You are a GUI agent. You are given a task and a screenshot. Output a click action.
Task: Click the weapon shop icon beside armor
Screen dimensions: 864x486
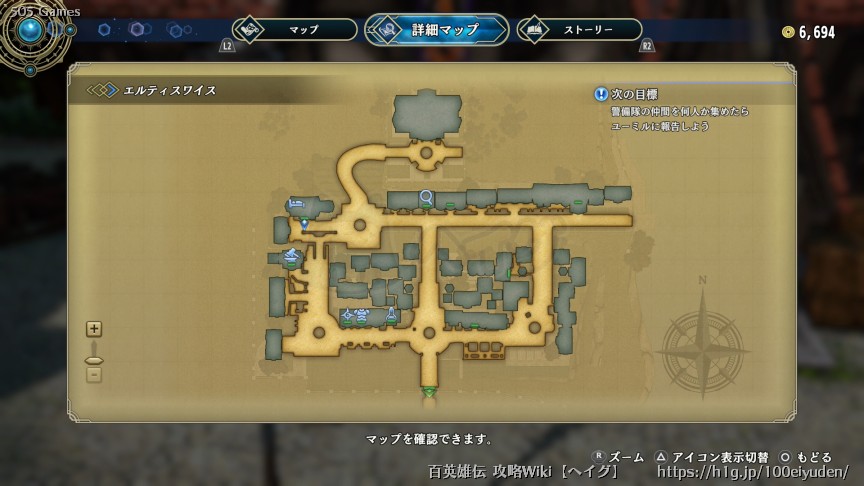coord(348,316)
